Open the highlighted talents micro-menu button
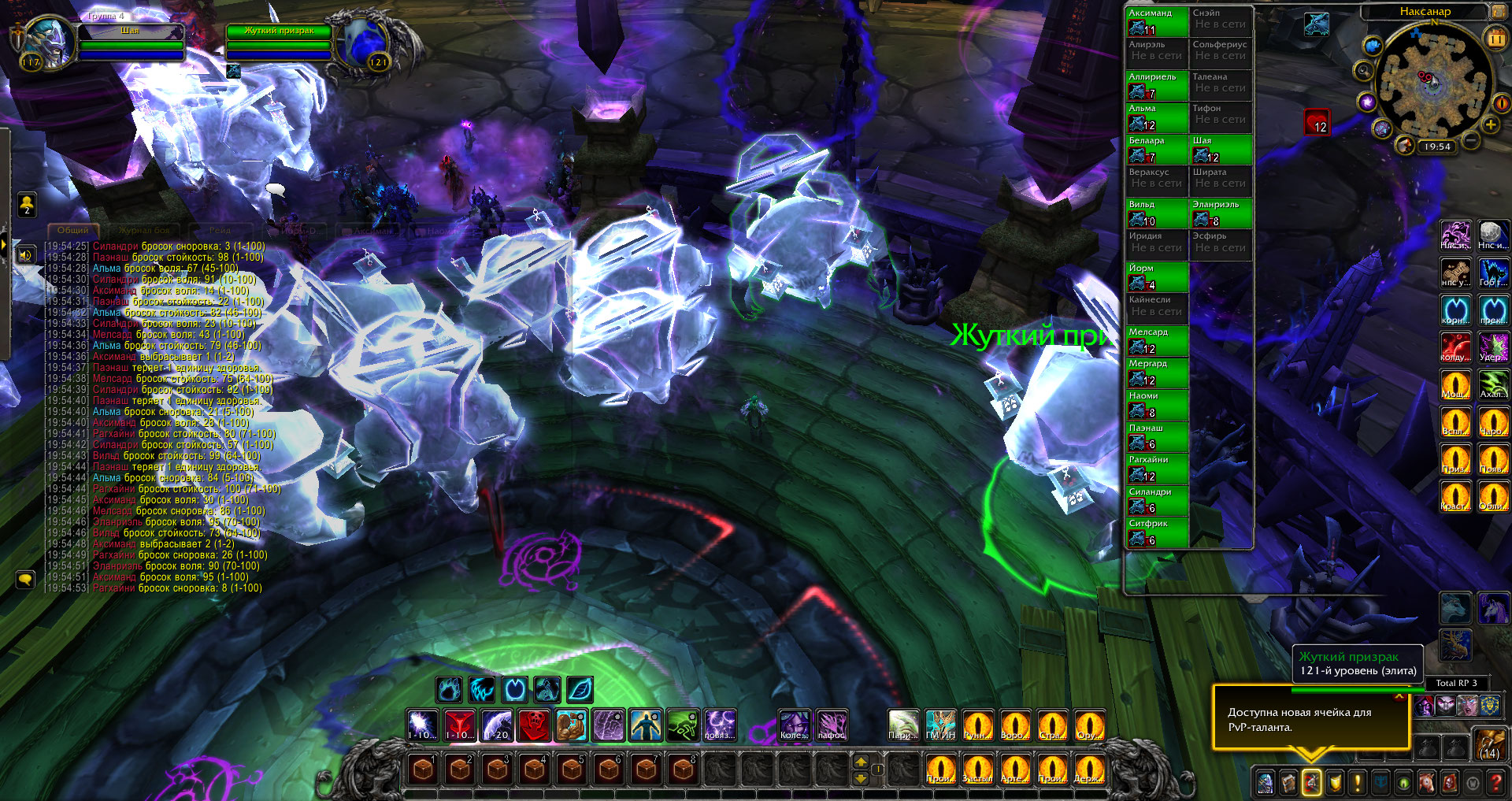 (1311, 782)
